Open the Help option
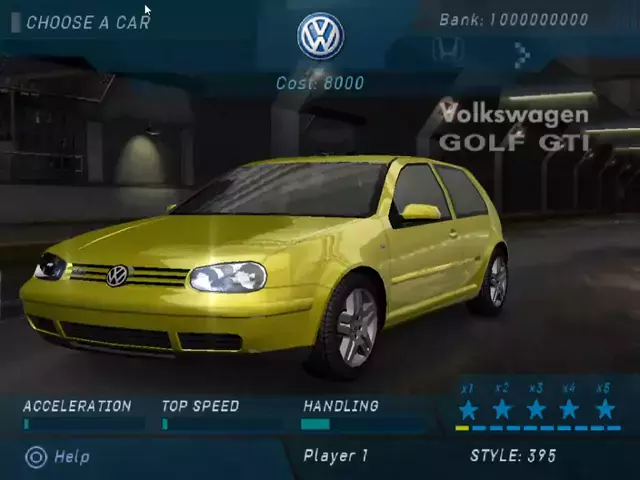Viewport: 640px width, 480px height. (58, 457)
